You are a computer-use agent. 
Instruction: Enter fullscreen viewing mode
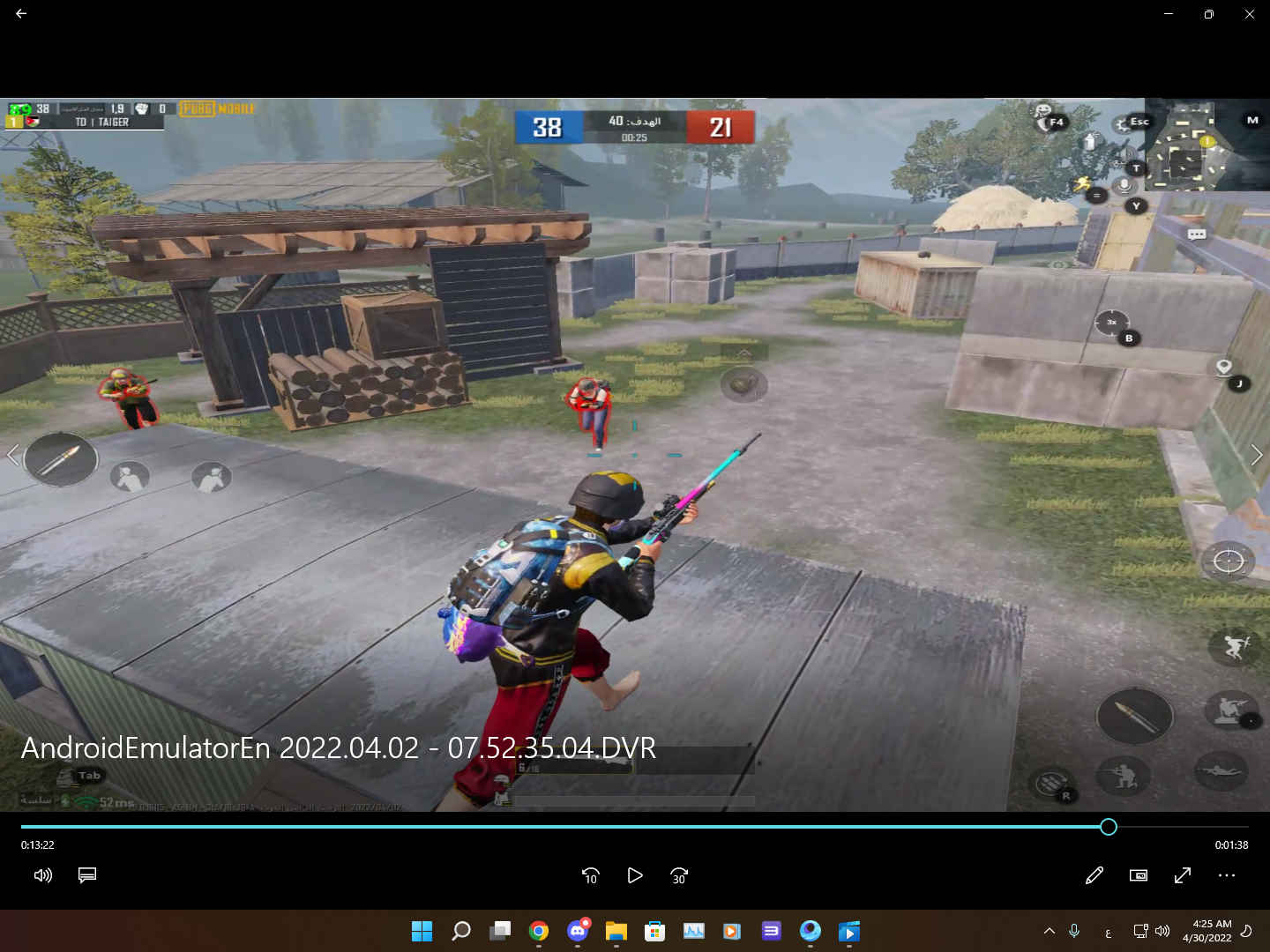(1183, 875)
